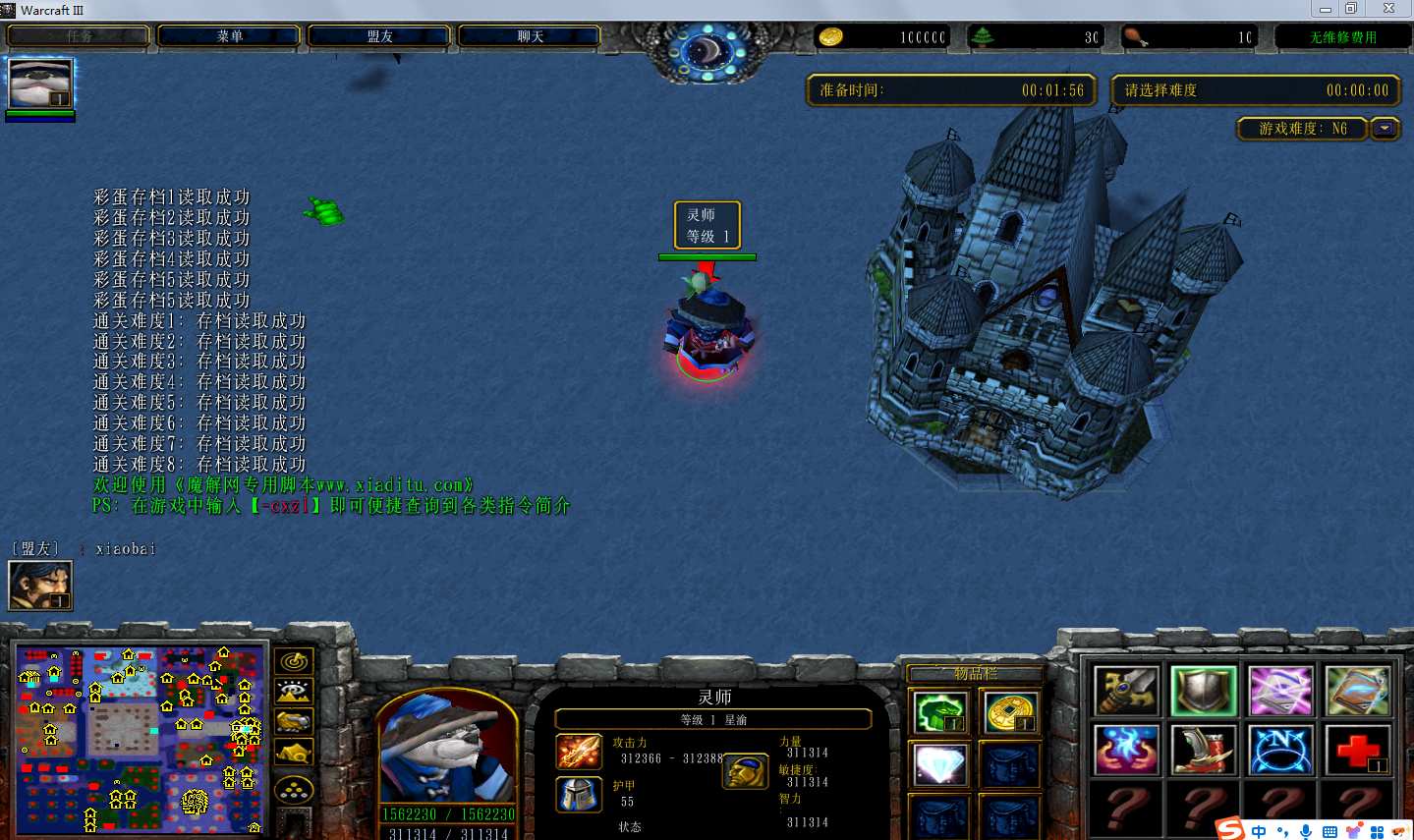This screenshot has width=1414, height=840.
Task: Activate the boot move command
Action: [x=1203, y=751]
